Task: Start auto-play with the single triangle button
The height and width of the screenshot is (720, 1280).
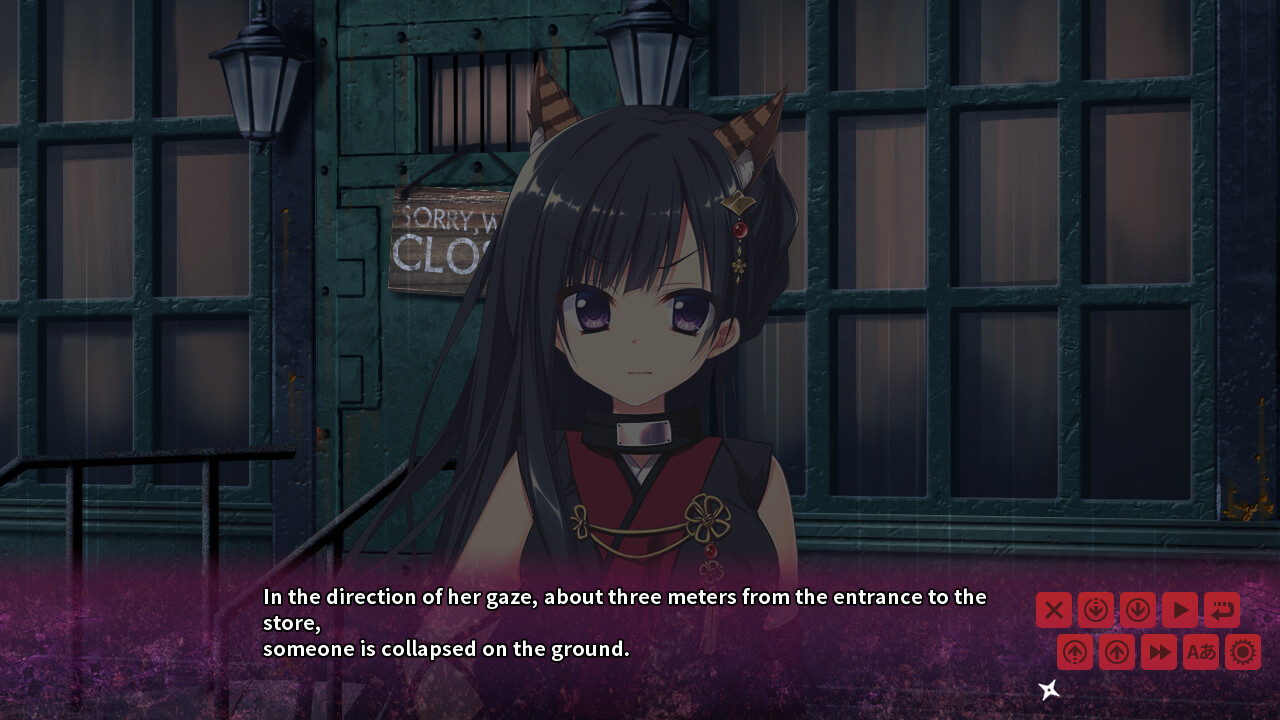Action: [1179, 609]
